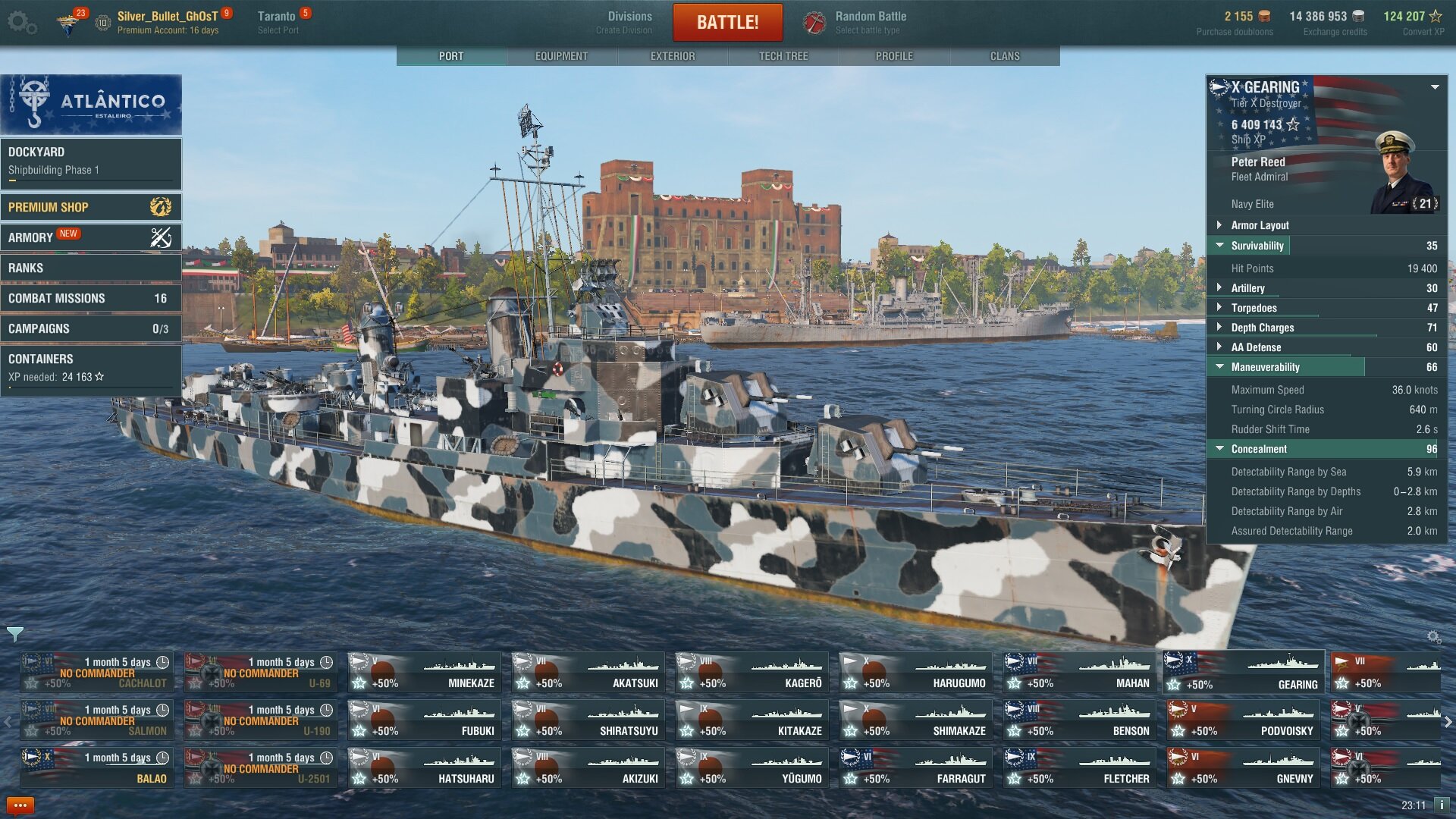
Task: Choose Random Battle type selector
Action: pyautogui.click(x=870, y=22)
